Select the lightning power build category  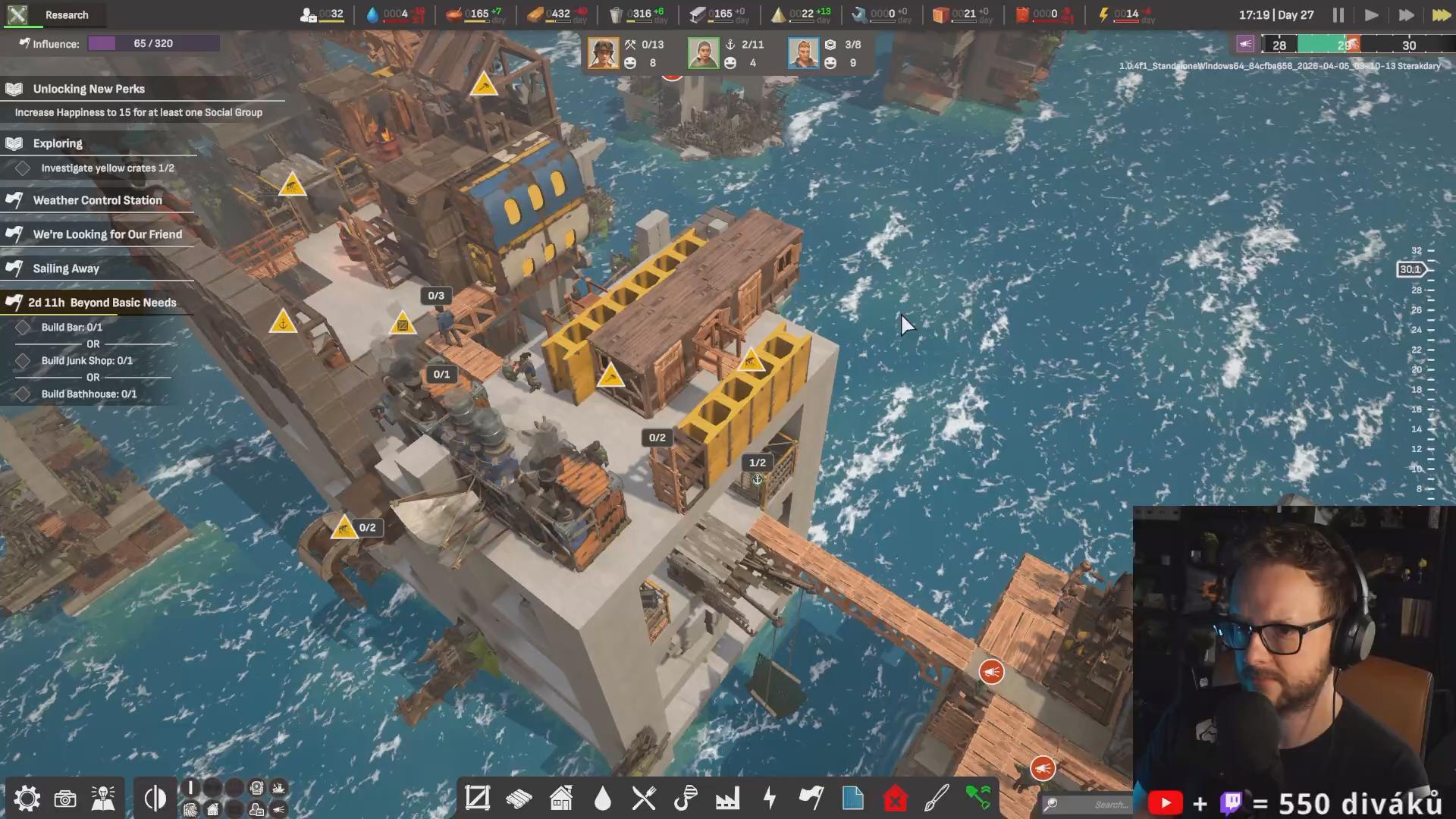click(x=770, y=799)
